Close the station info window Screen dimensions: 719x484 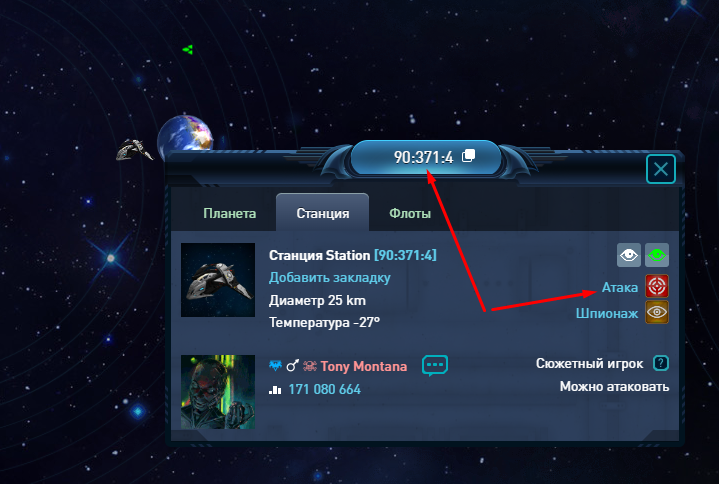[661, 169]
